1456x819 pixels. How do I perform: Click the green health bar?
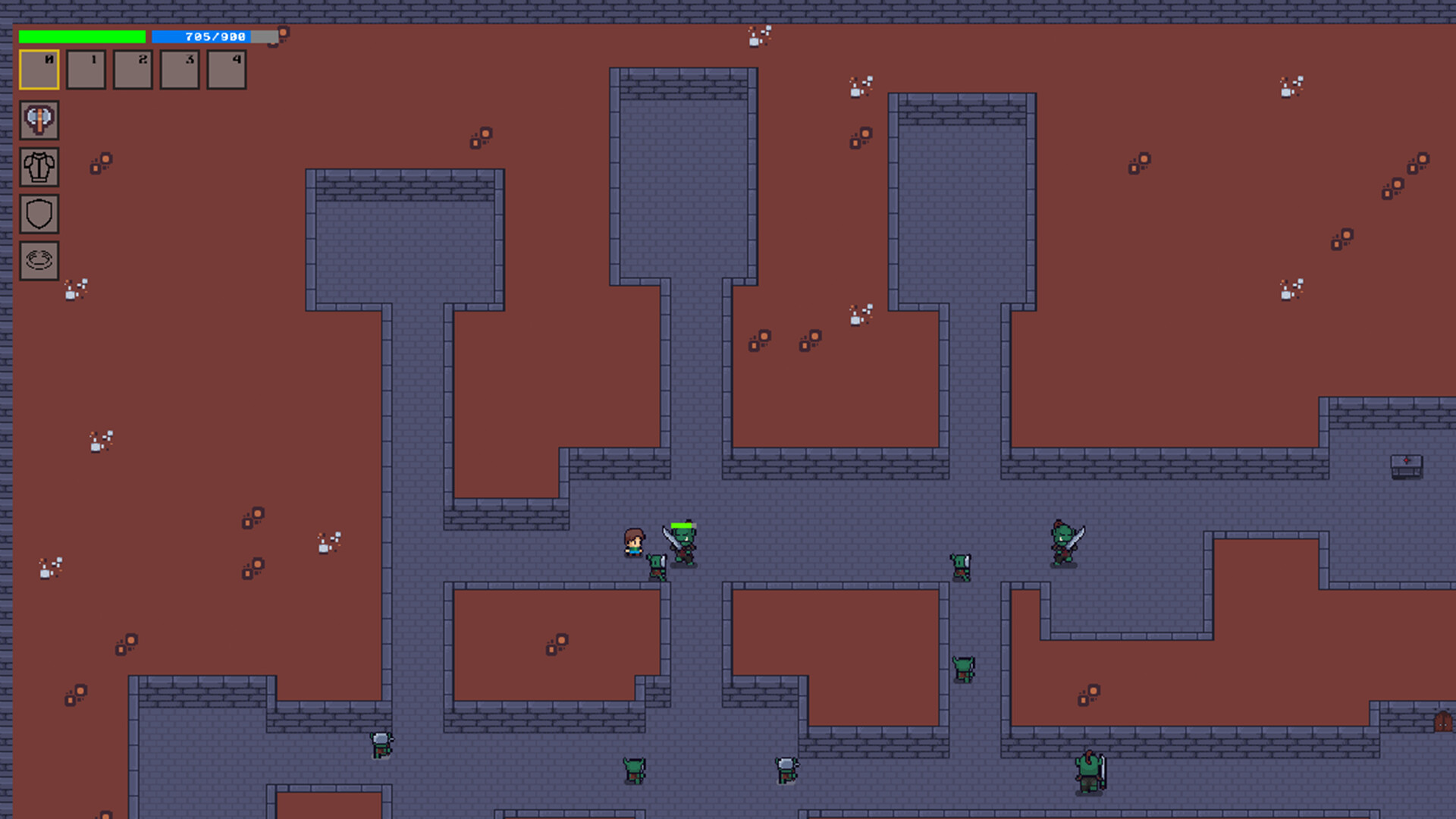[x=83, y=35]
